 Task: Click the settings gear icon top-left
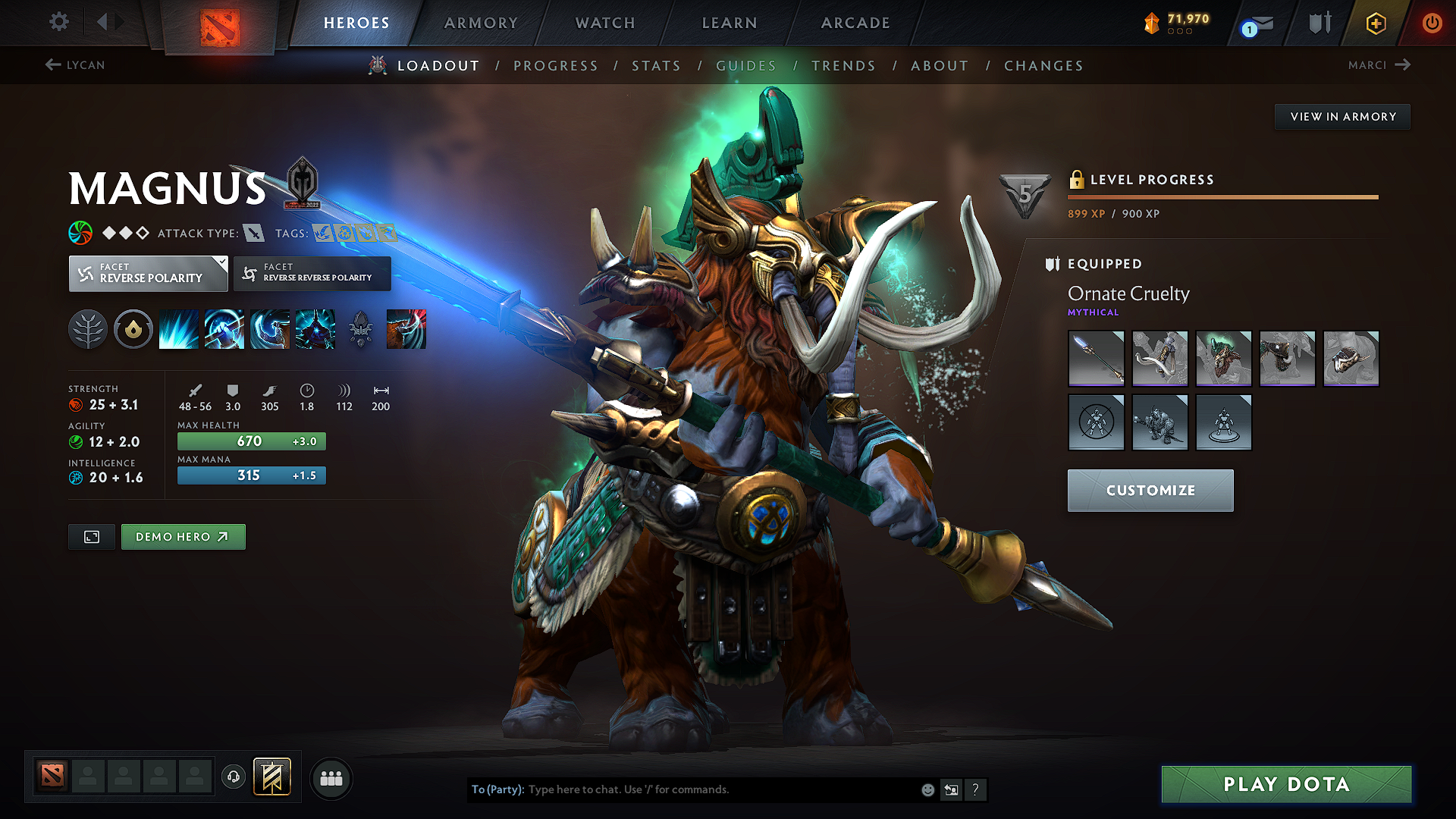pyautogui.click(x=58, y=22)
